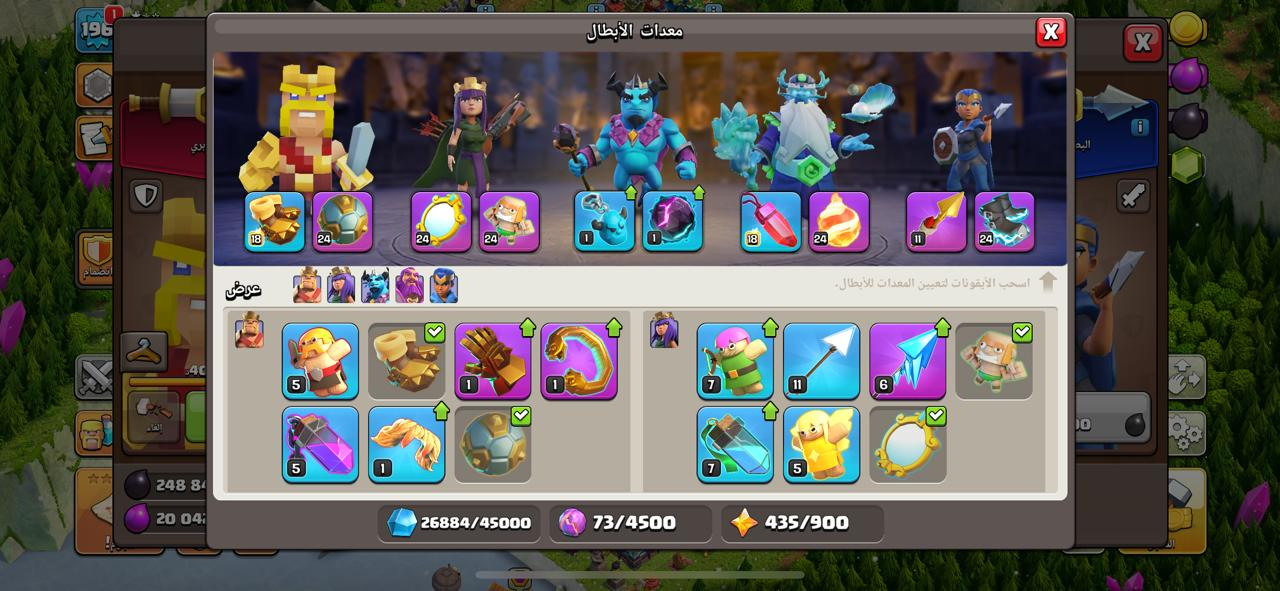Viewport: 1280px width, 591px height.
Task: Choose the Invisibility Vial equipment
Action: (x=735, y=444)
